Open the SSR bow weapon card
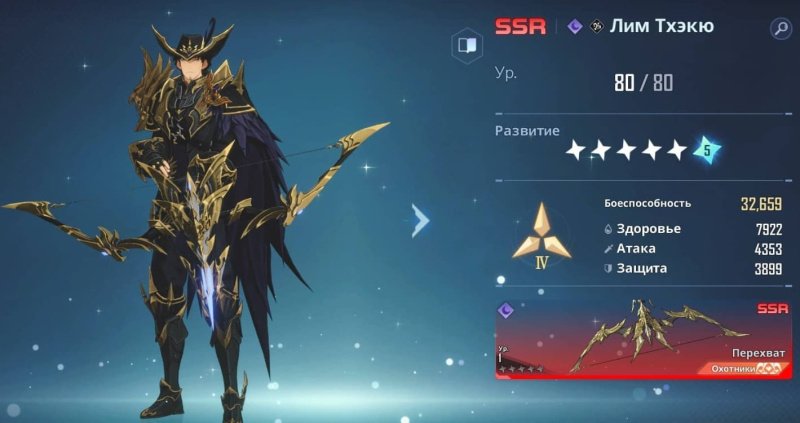Image resolution: width=800 pixels, height=423 pixels. pyautogui.click(x=644, y=338)
